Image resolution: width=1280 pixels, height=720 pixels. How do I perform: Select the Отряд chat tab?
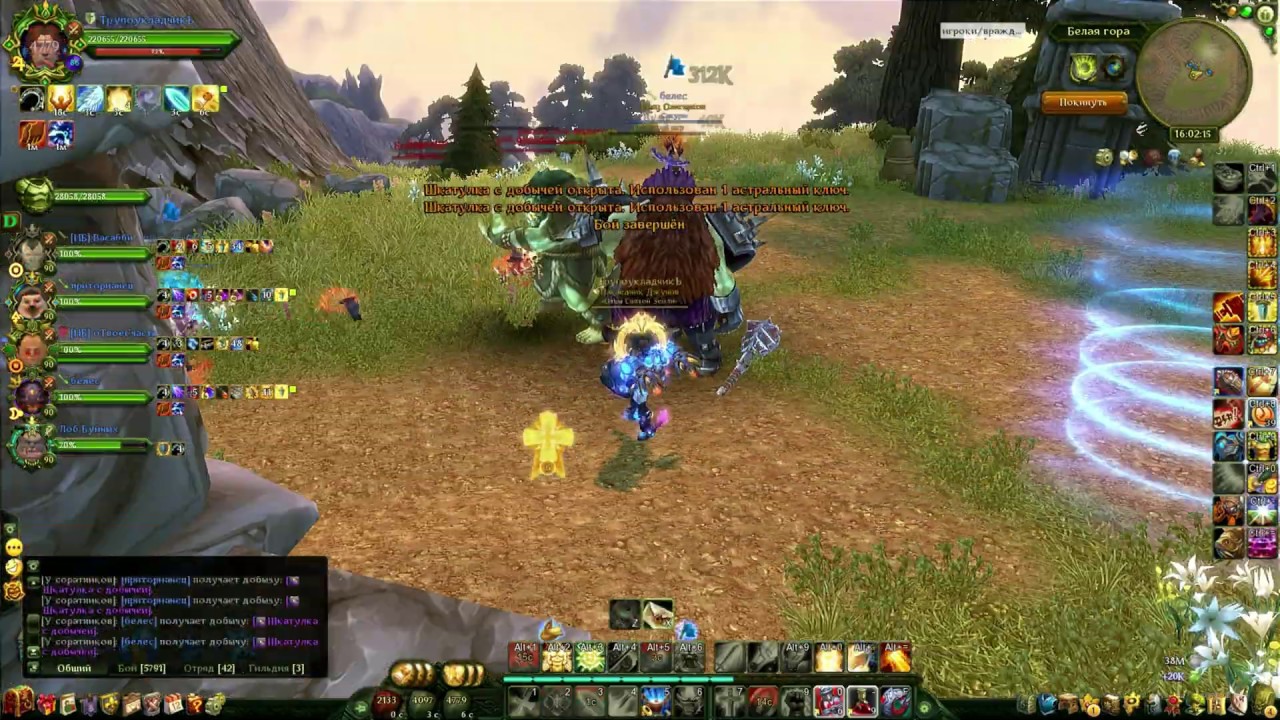209,668
